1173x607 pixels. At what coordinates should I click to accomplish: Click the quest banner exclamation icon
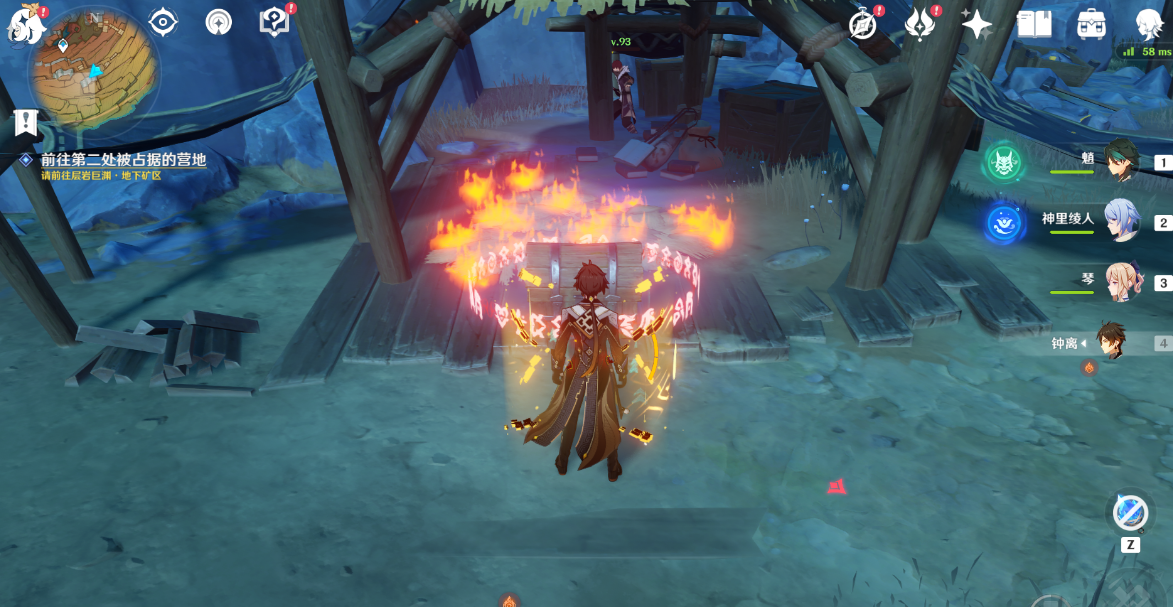tap(26, 122)
